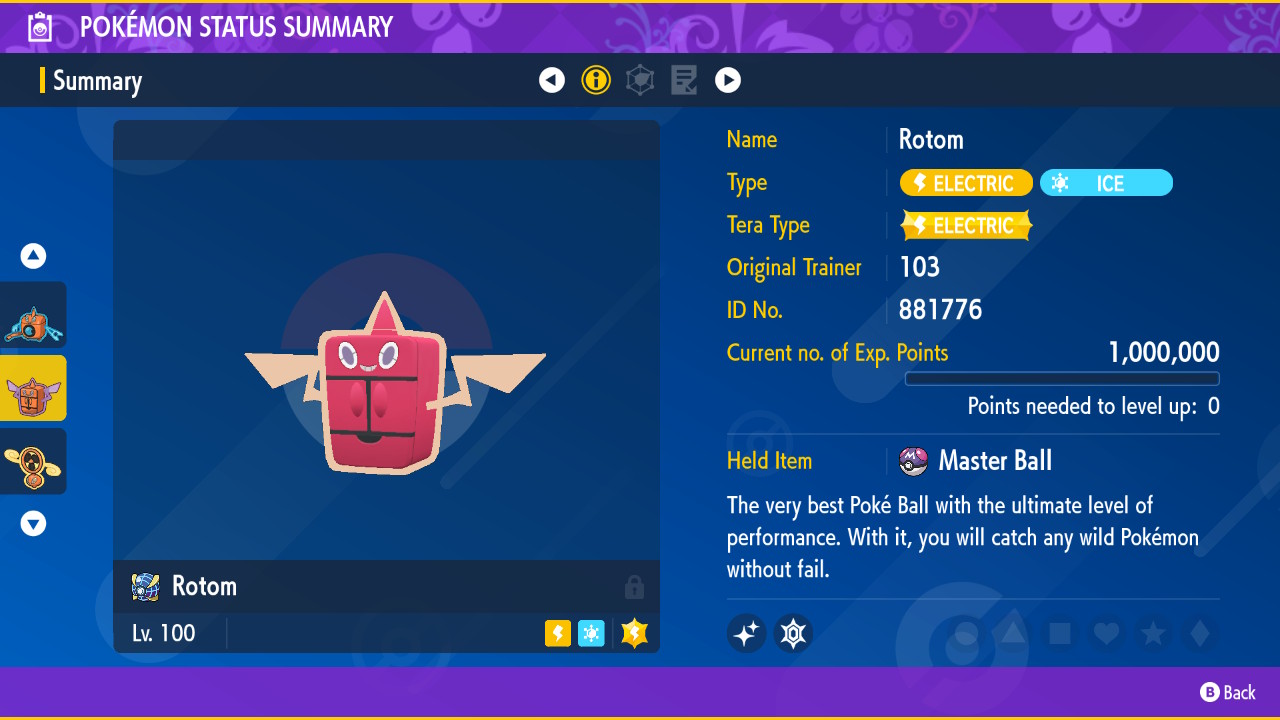Open the hexagon stats tab
This screenshot has width=1280, height=720.
pyautogui.click(x=640, y=80)
